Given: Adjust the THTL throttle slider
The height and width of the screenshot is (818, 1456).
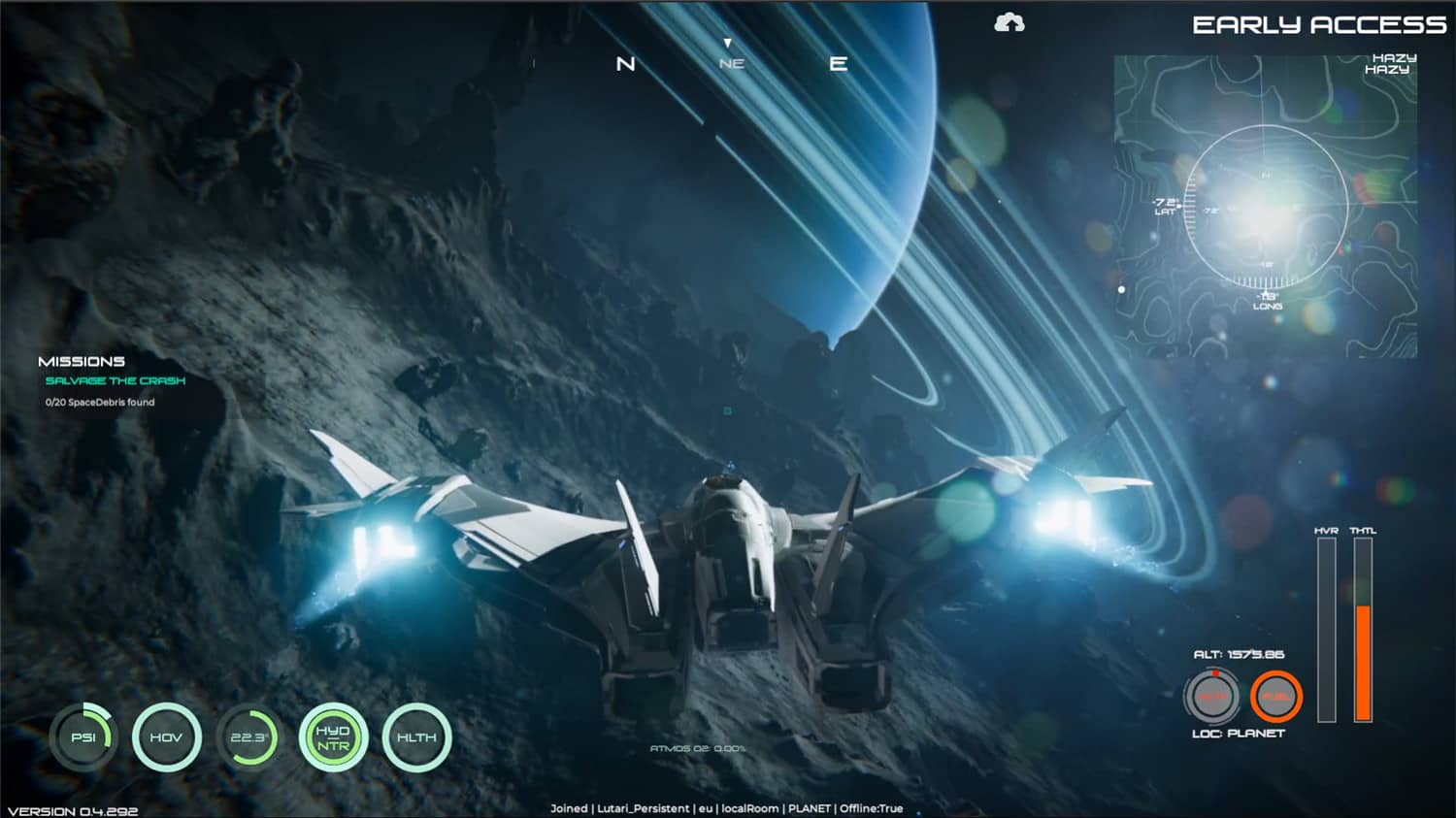Looking at the screenshot, I should coord(1363,626).
